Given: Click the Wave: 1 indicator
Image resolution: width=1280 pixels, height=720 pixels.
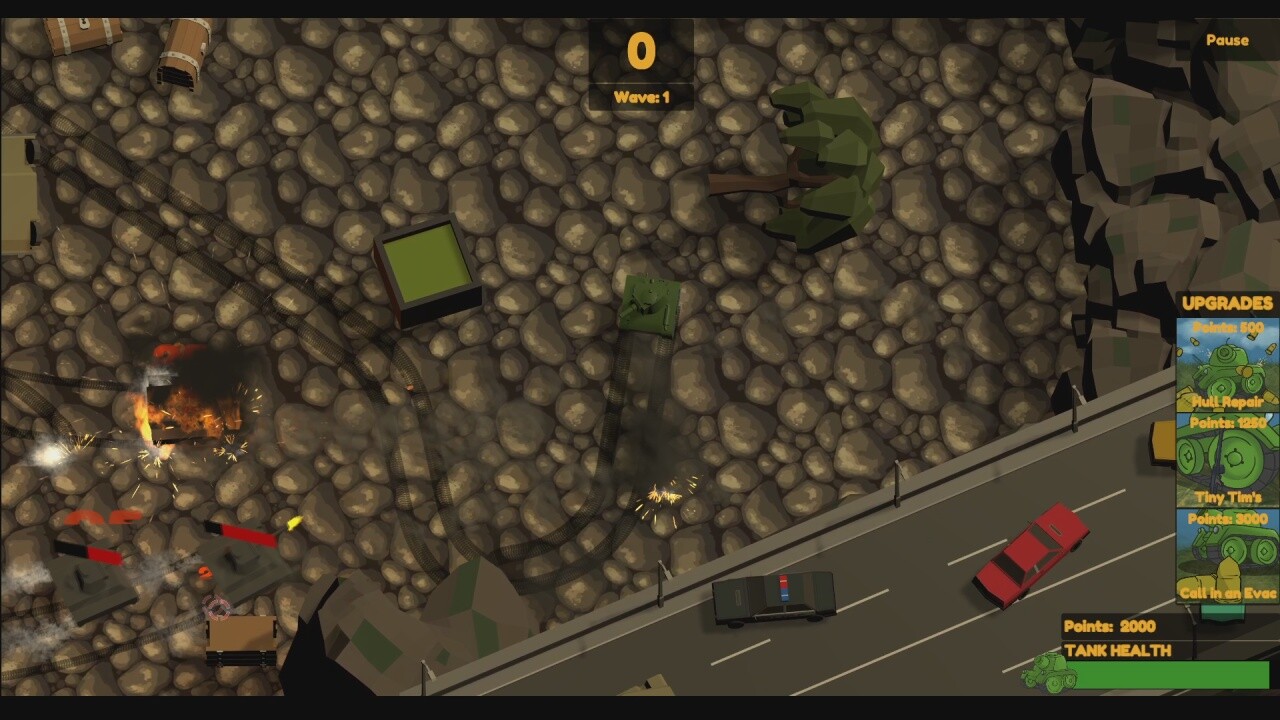Looking at the screenshot, I should [641, 97].
